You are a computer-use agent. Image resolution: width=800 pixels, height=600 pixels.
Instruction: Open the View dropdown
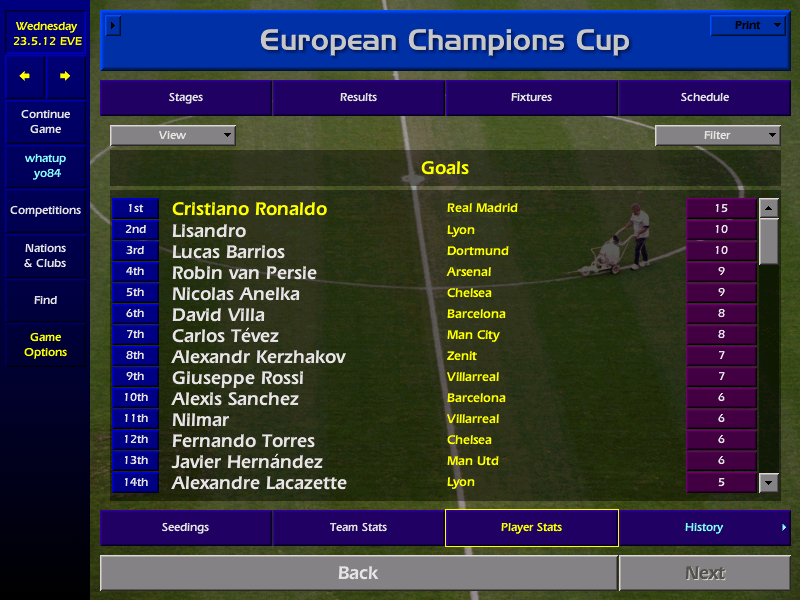click(x=173, y=135)
